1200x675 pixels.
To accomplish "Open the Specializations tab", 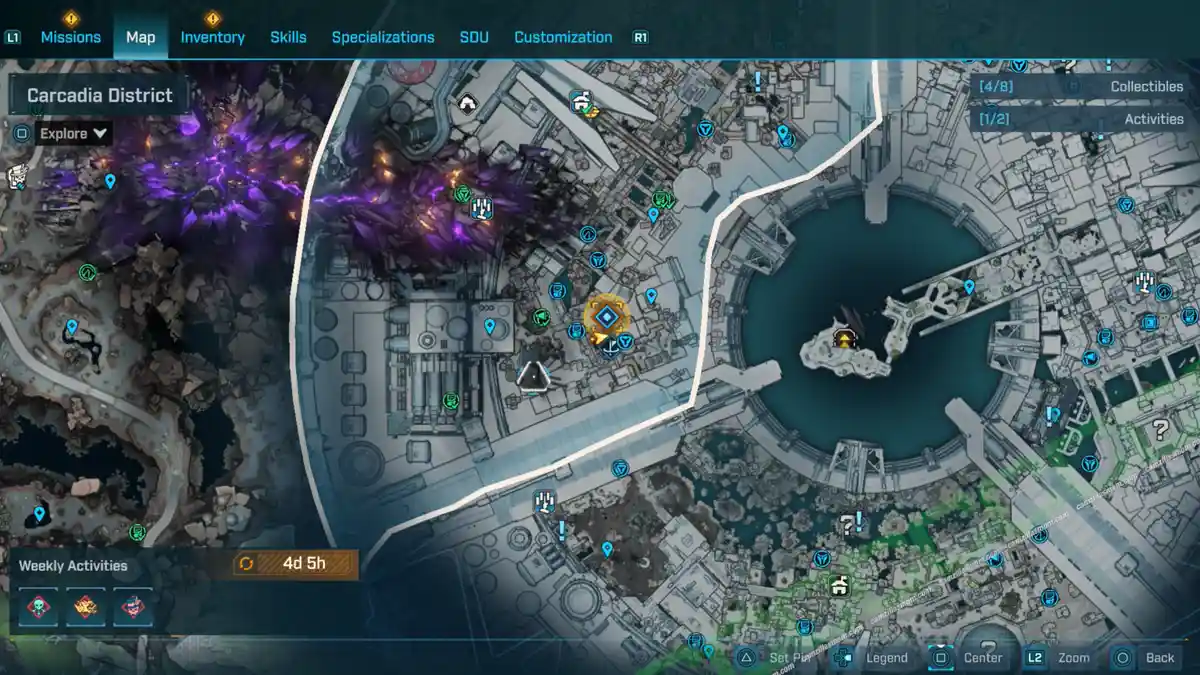I will (x=383, y=37).
